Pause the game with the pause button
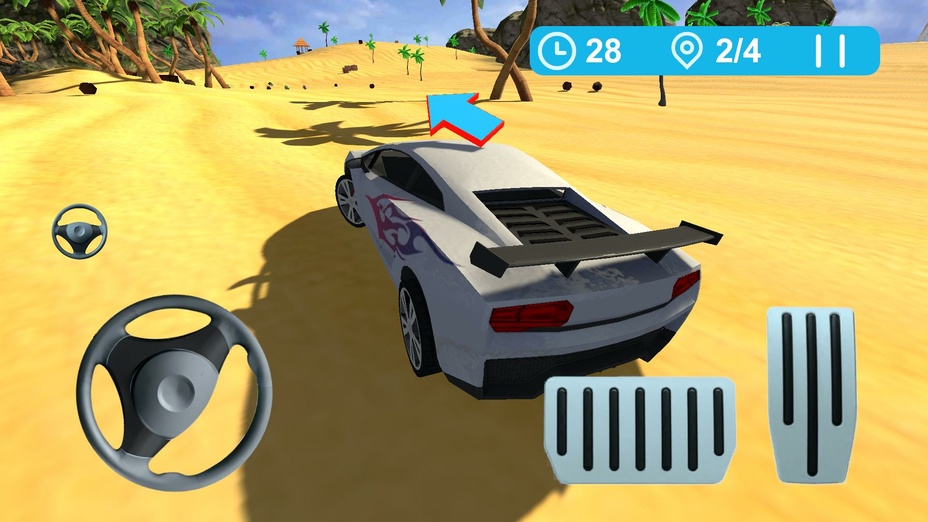Screen dimensions: 928x522 pos(830,51)
